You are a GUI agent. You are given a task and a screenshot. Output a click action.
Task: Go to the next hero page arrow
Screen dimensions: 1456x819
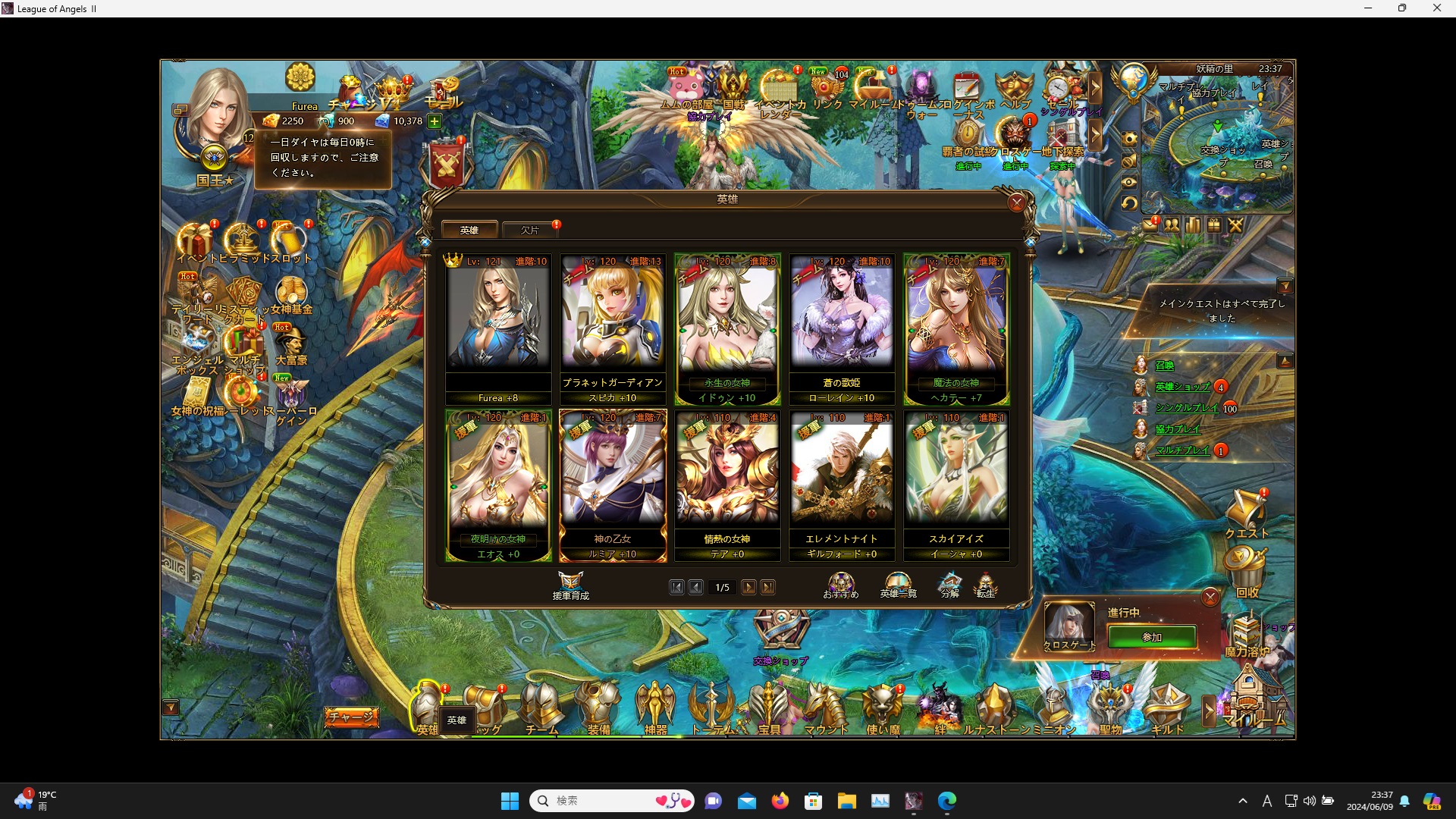click(749, 587)
